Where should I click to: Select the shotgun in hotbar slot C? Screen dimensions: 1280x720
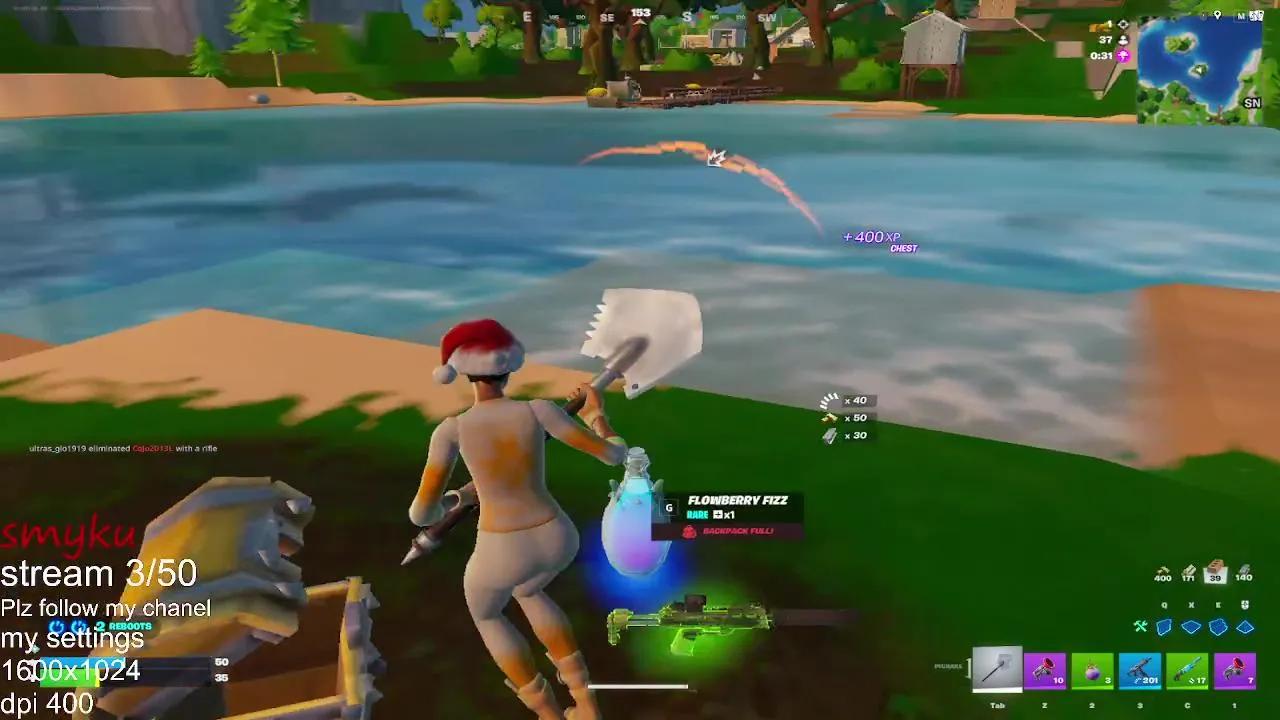point(1187,670)
